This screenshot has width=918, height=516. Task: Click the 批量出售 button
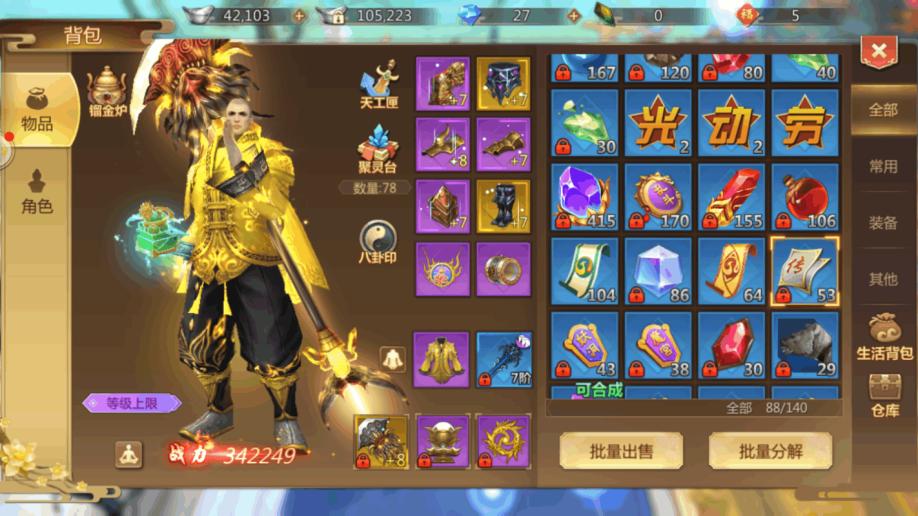point(621,451)
